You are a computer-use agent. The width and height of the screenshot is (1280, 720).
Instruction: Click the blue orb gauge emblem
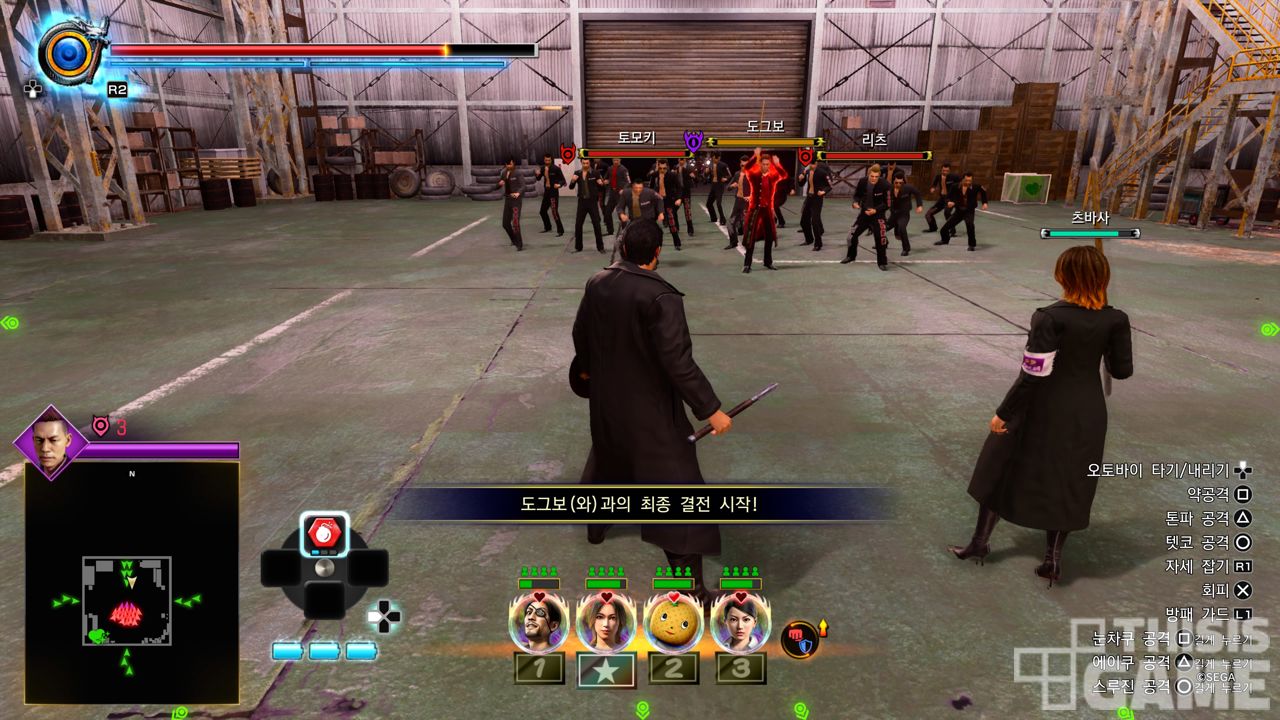[68, 52]
